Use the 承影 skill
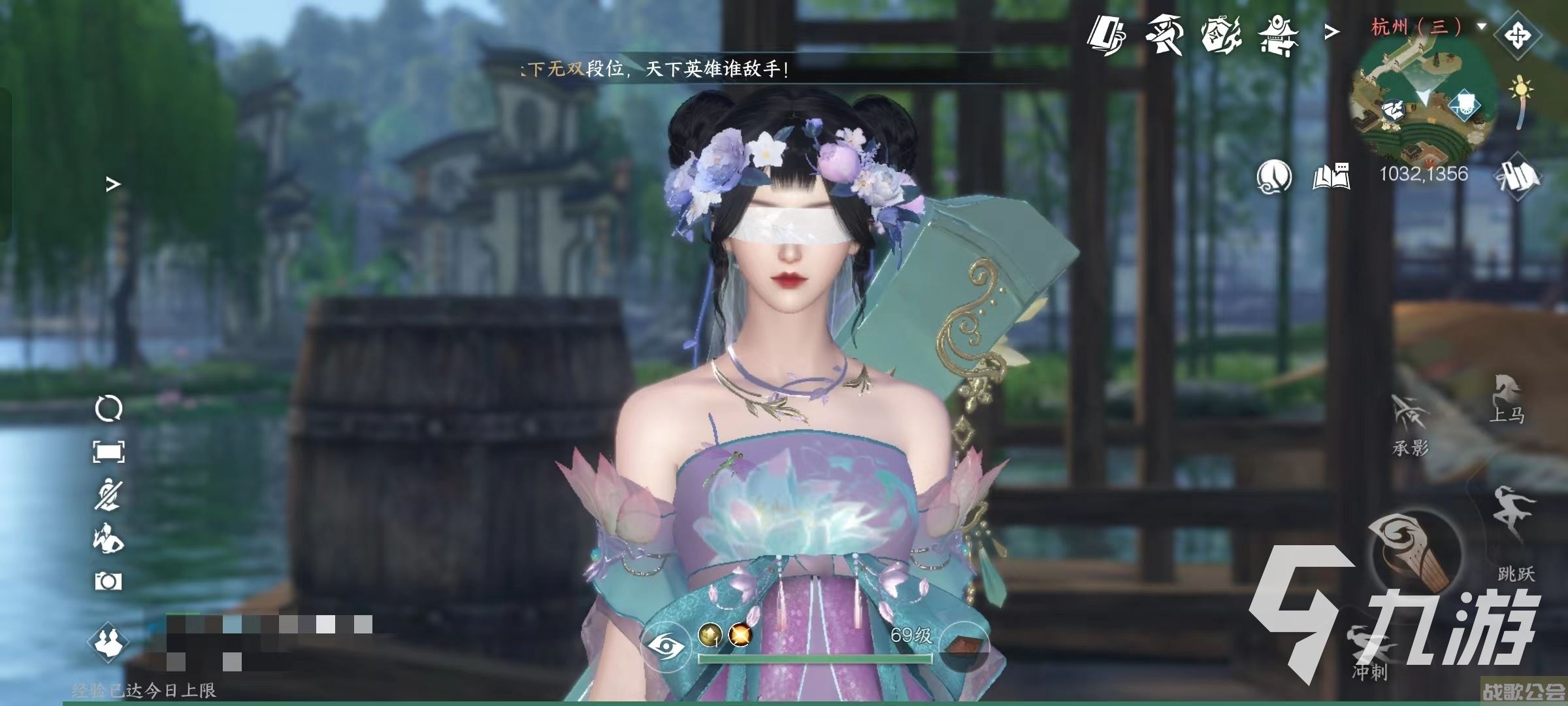1568x706 pixels. [1410, 425]
